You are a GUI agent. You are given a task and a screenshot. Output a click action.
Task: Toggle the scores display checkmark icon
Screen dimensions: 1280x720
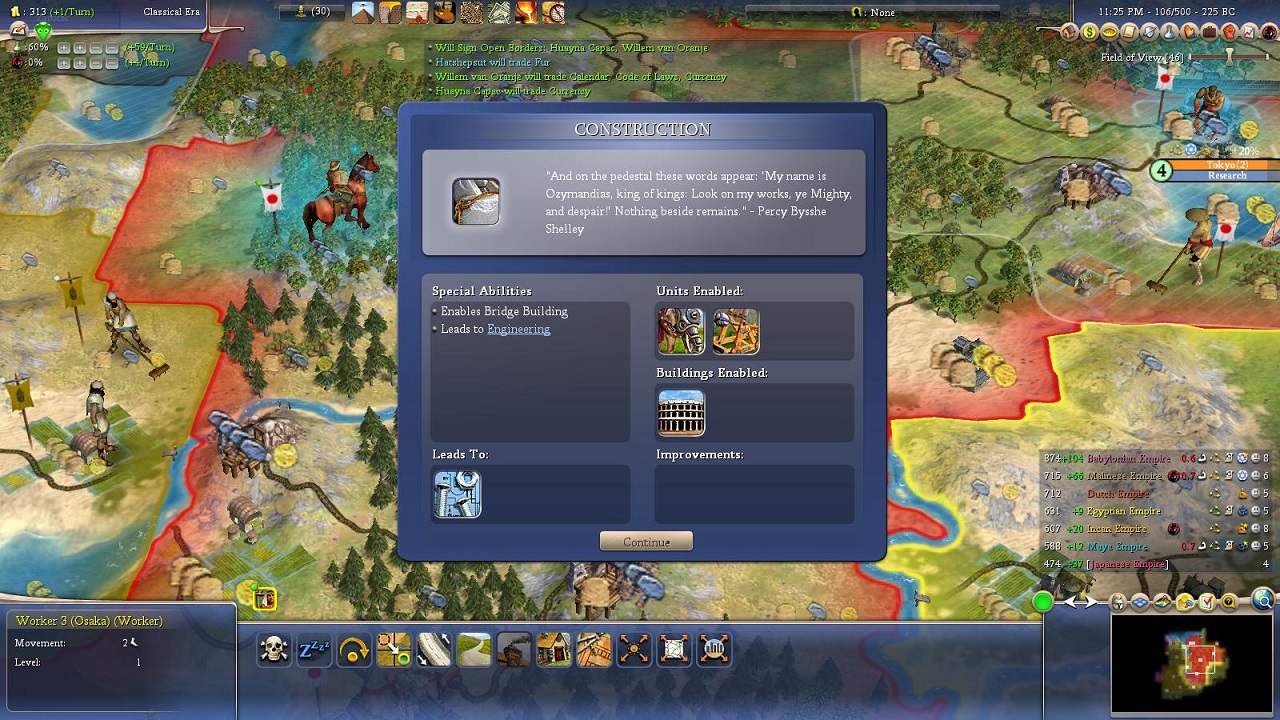(x=1207, y=602)
